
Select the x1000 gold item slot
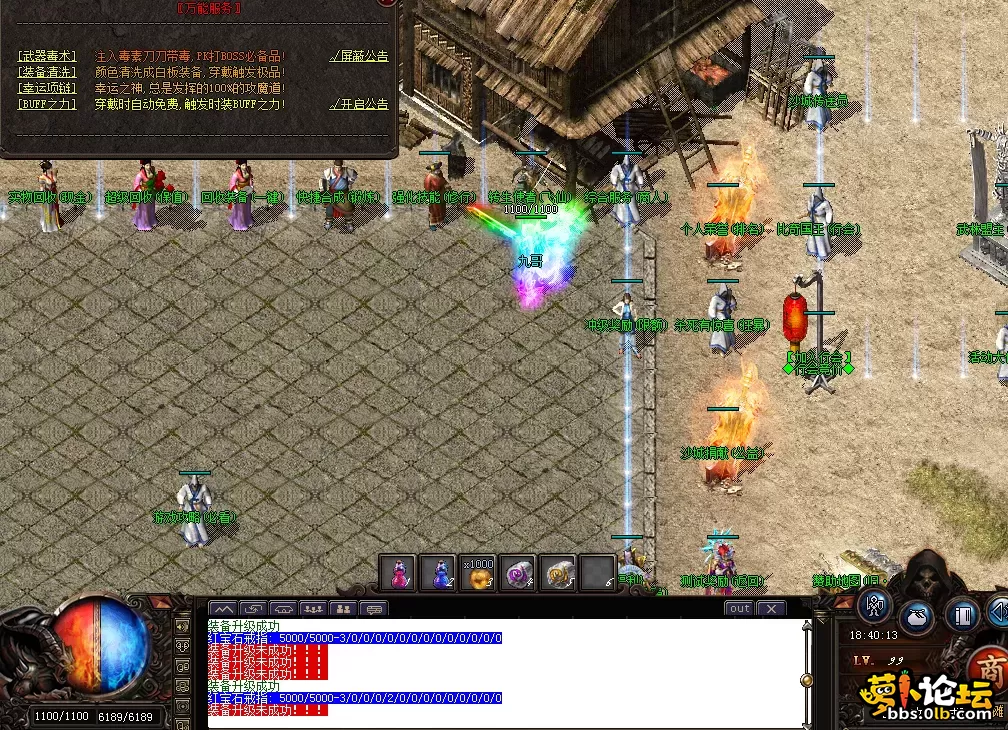pos(478,574)
